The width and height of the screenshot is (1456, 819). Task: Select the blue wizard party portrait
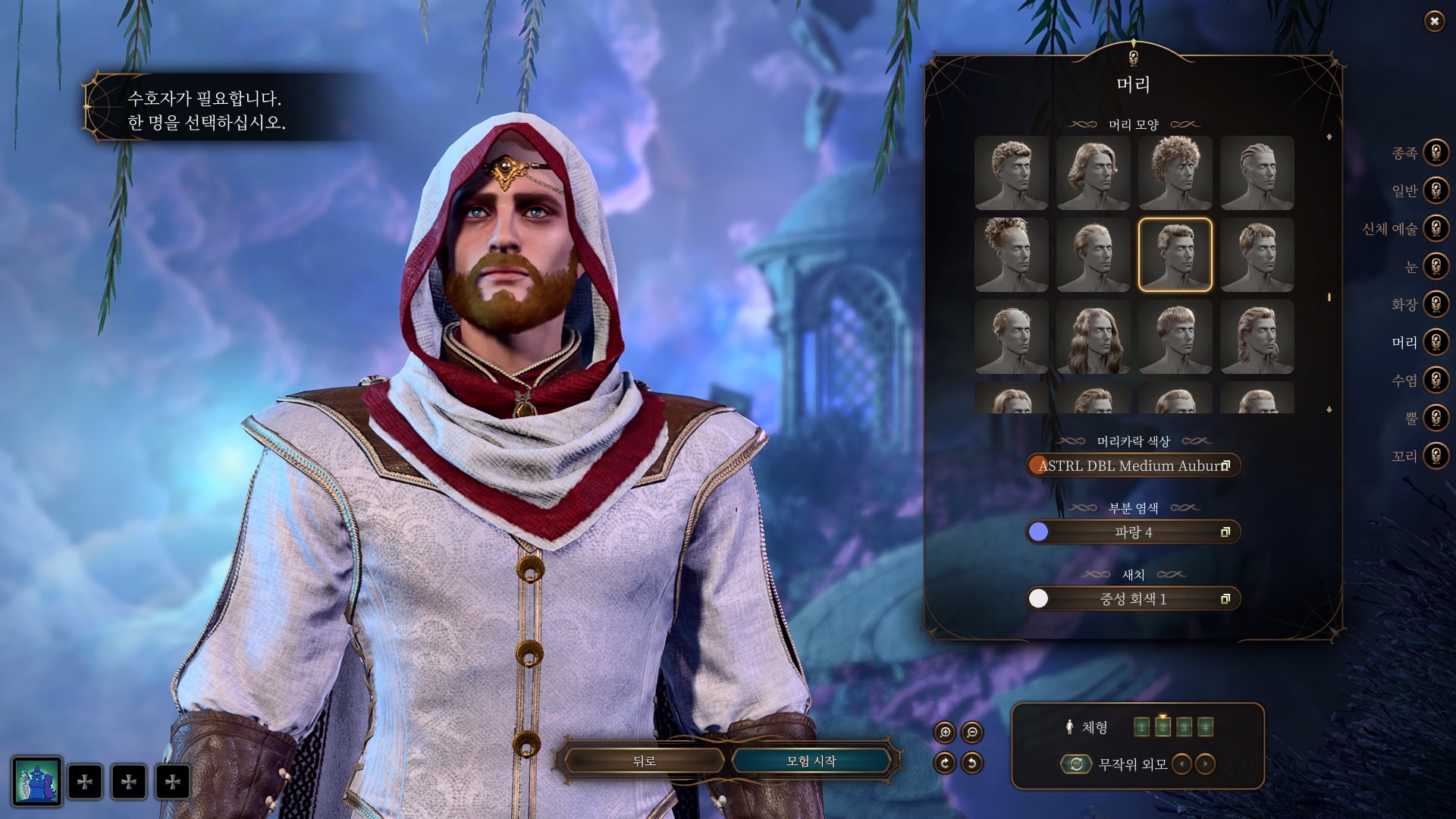coord(36,781)
